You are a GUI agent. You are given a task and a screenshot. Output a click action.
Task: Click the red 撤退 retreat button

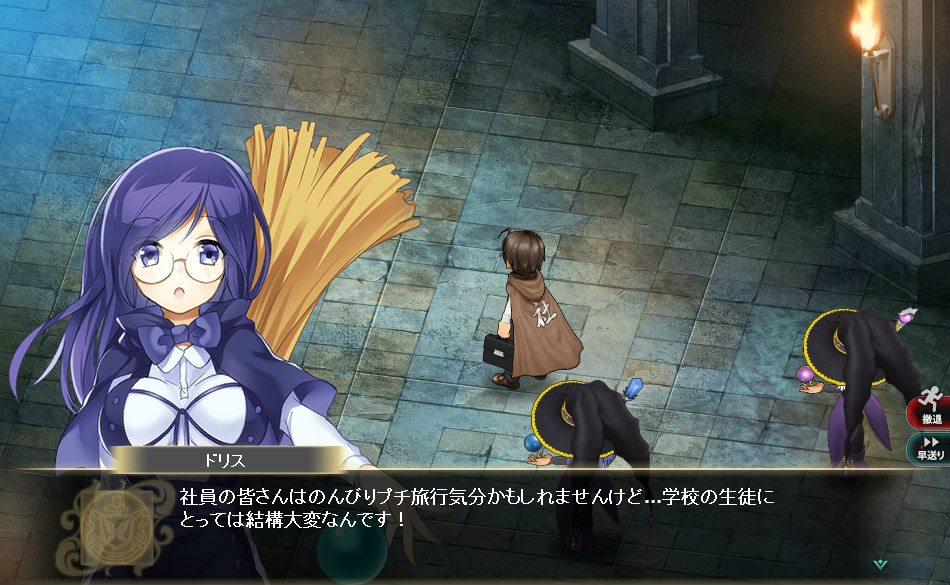[x=929, y=409]
